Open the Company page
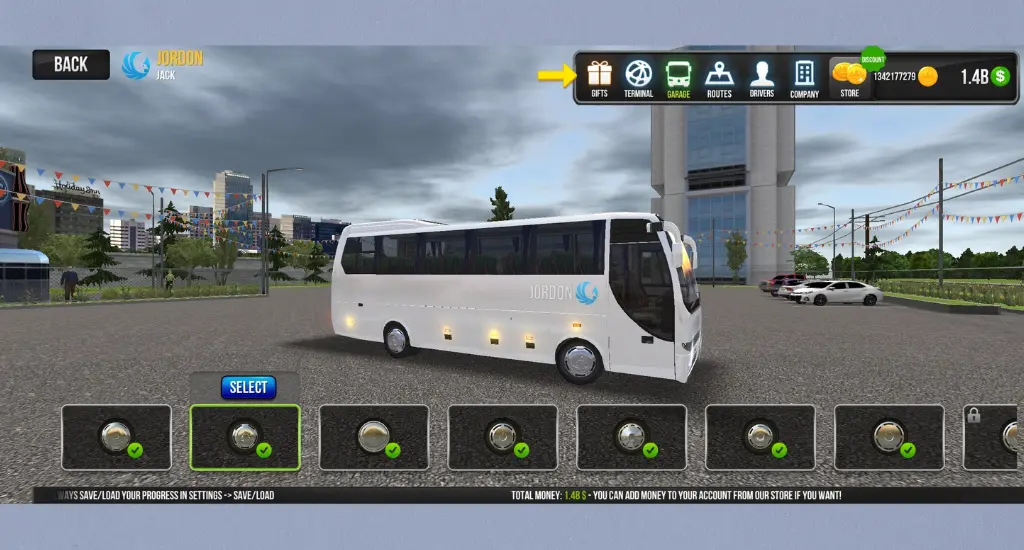 (804, 78)
